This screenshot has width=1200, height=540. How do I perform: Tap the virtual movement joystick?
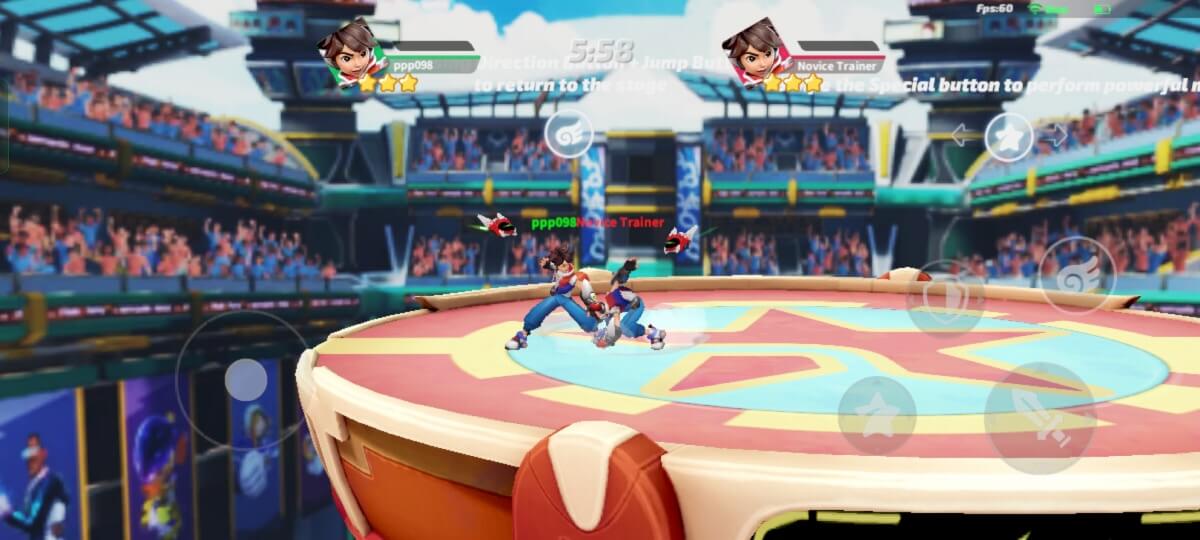[x=245, y=380]
